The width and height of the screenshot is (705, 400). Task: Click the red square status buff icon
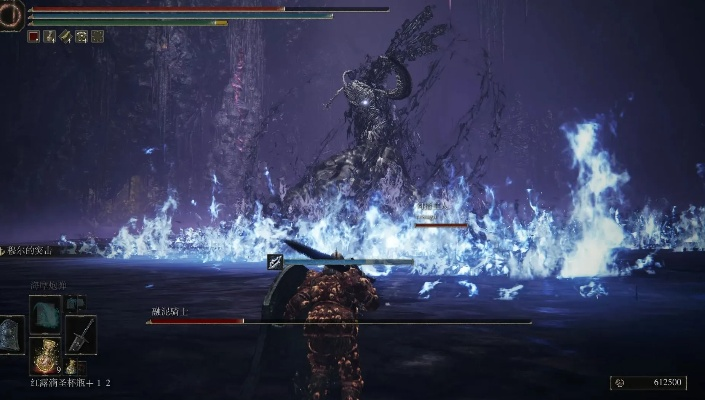click(x=33, y=36)
